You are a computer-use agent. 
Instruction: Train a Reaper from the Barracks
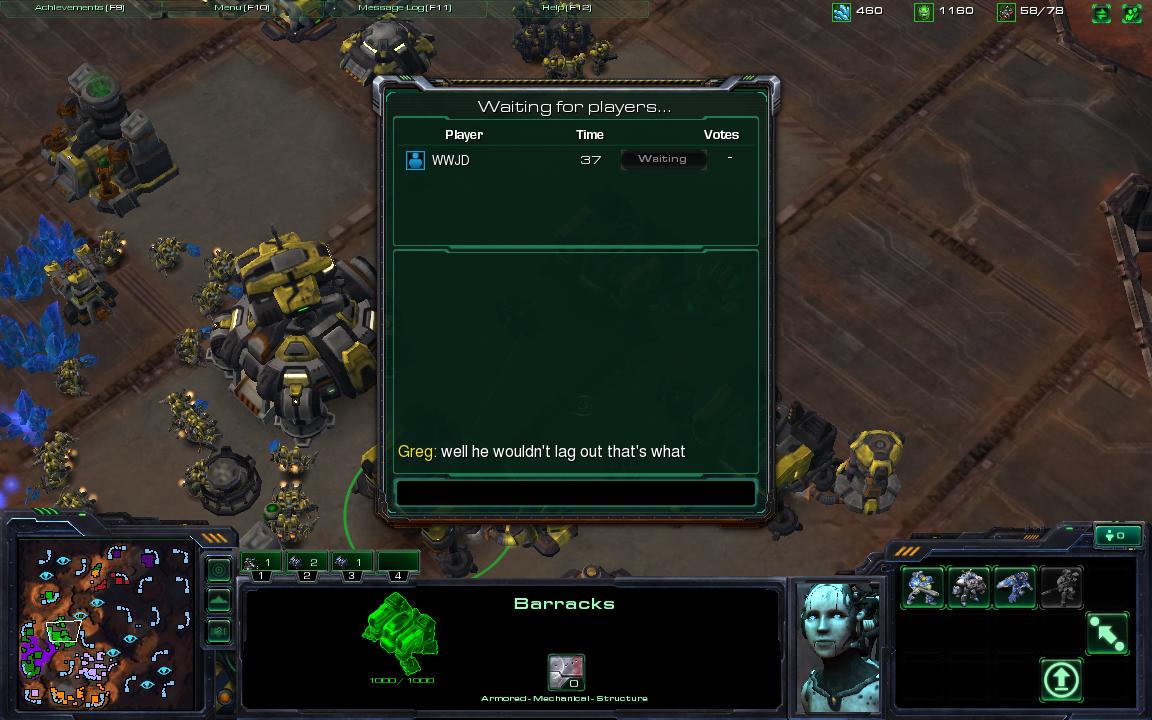point(1014,587)
